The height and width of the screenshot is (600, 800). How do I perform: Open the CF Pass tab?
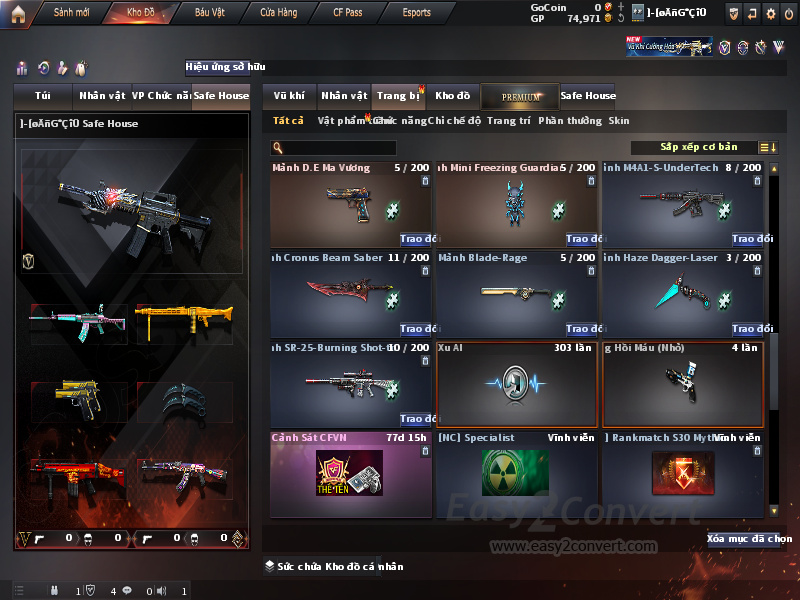pyautogui.click(x=349, y=13)
